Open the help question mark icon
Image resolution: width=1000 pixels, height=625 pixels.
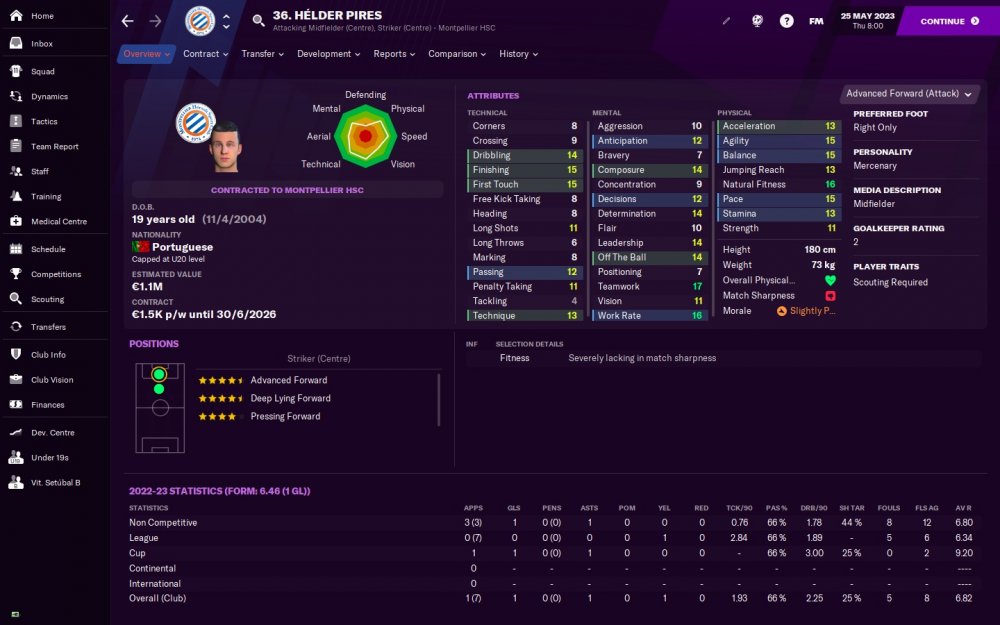point(787,21)
